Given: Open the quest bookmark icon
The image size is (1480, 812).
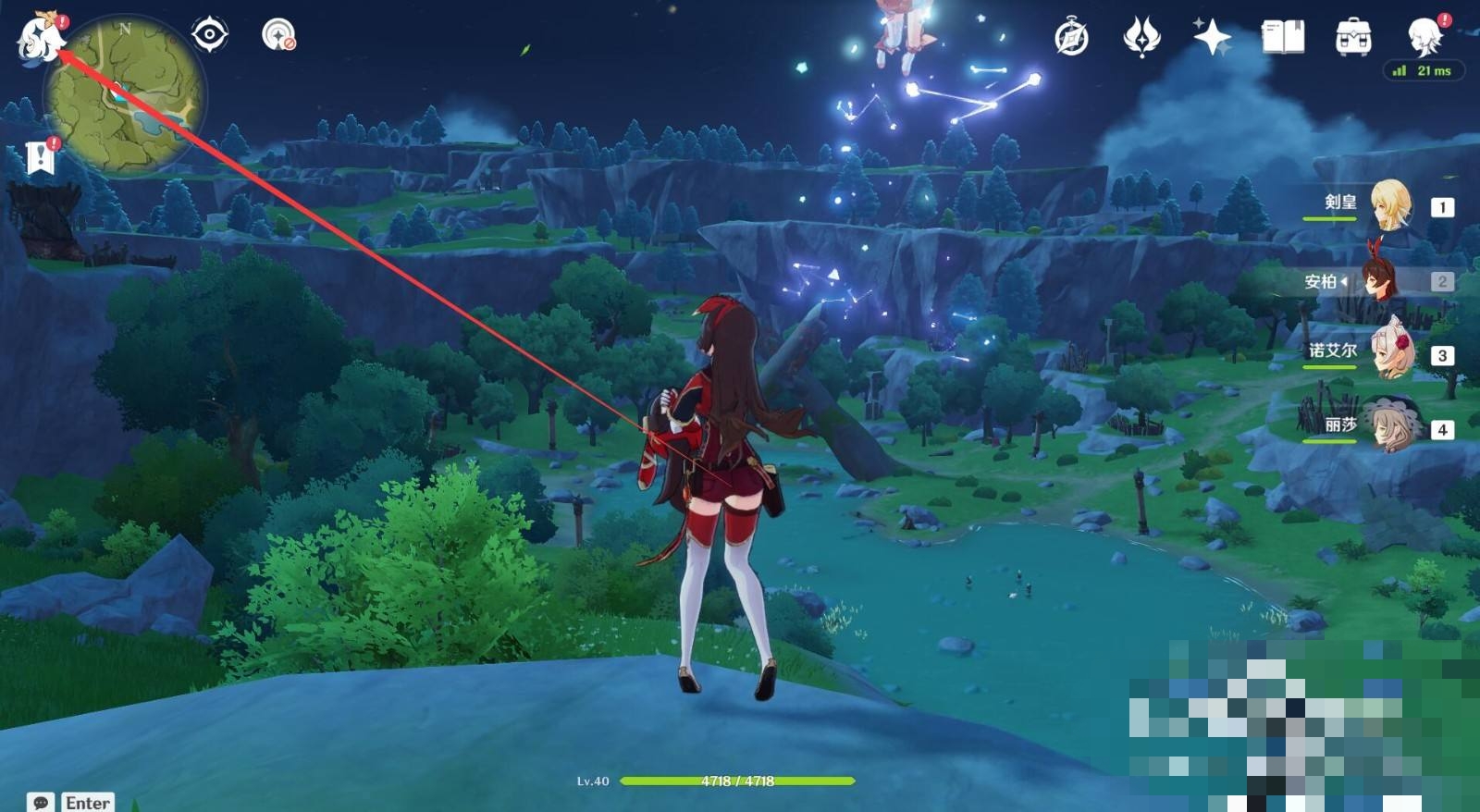Looking at the screenshot, I should click(41, 158).
